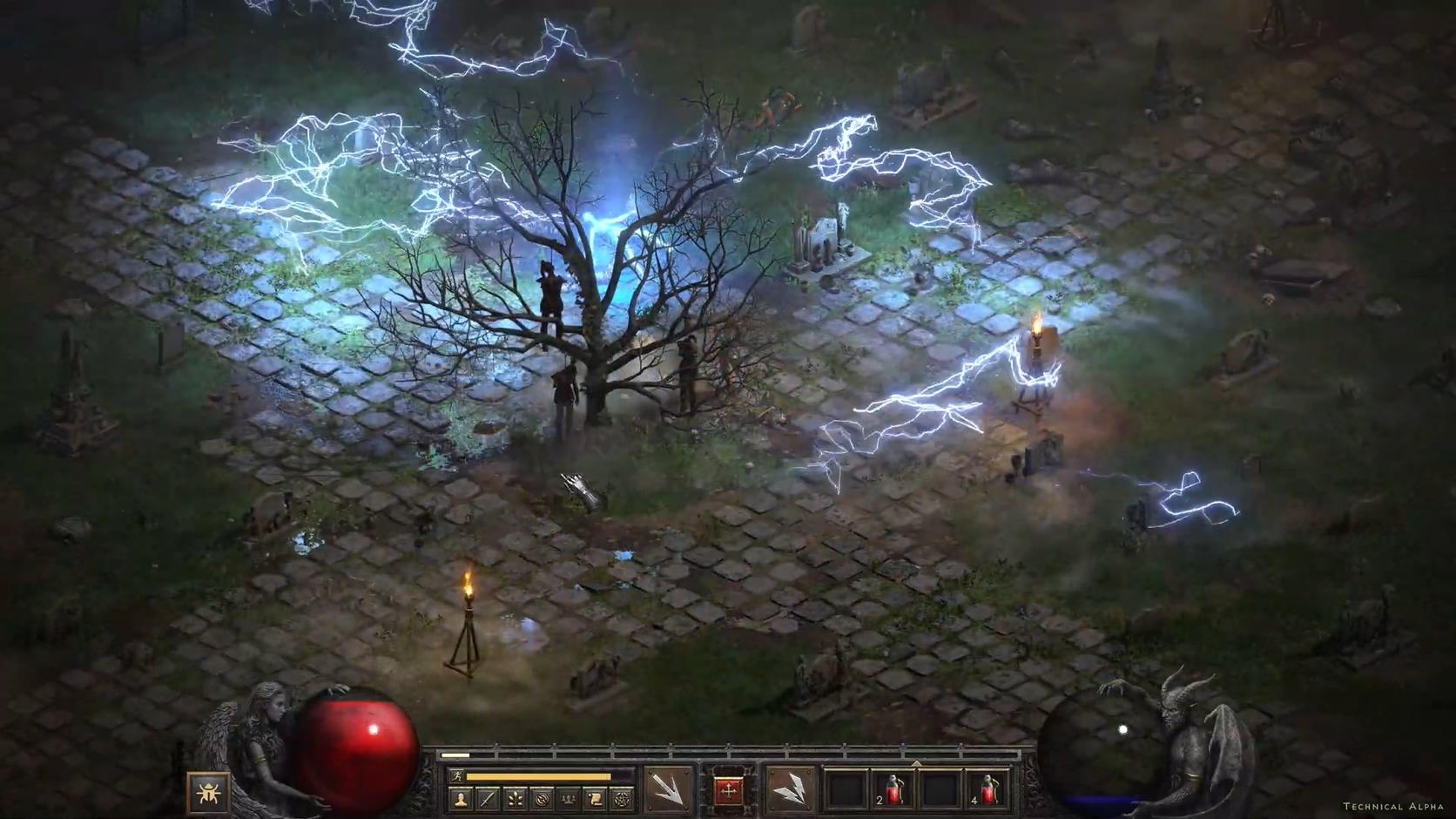Click the spiral Automap icon
Viewport: 1456px width, 819px height.
[x=544, y=800]
